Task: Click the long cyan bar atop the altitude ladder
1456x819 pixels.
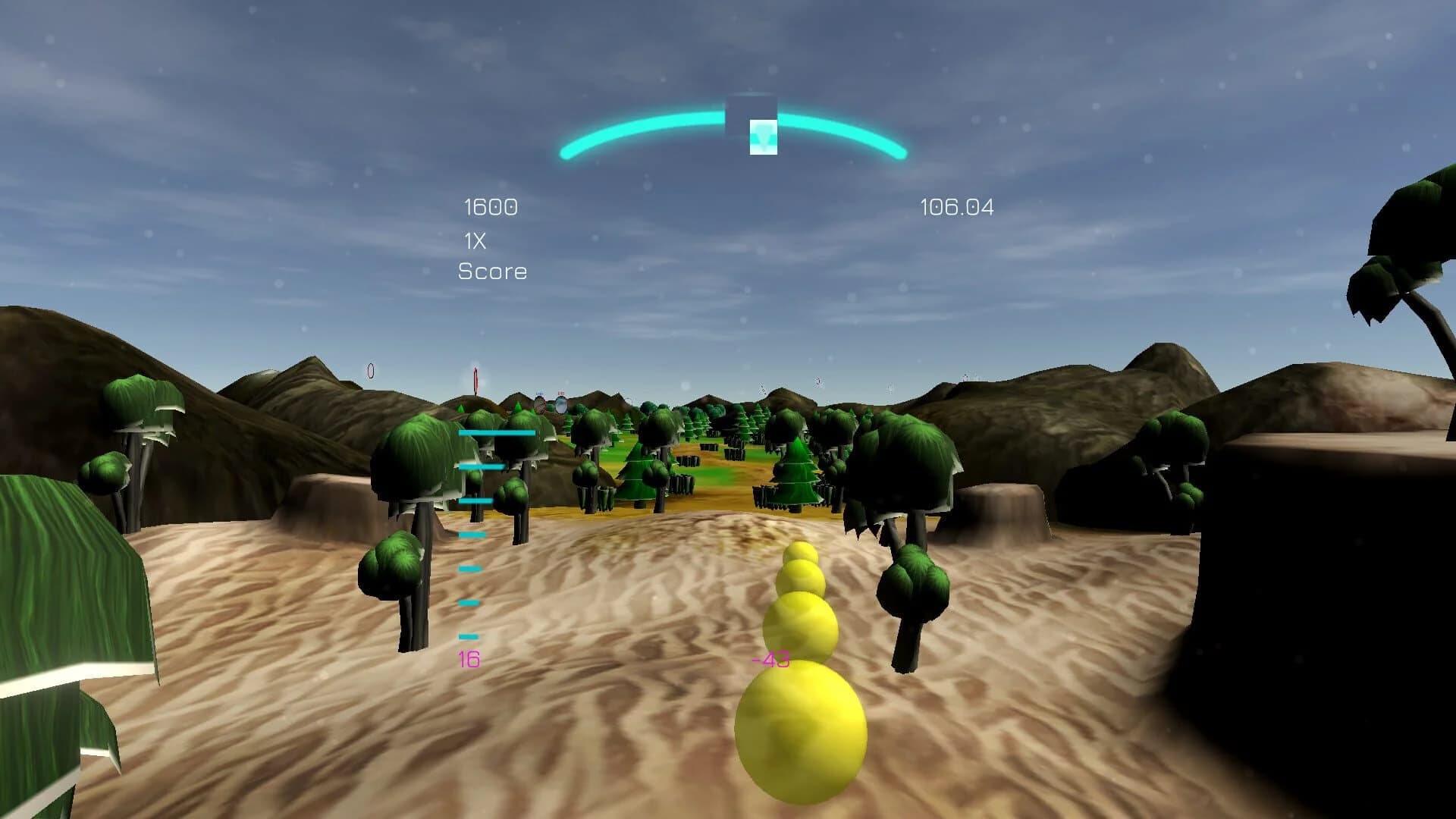Action: coord(497,432)
